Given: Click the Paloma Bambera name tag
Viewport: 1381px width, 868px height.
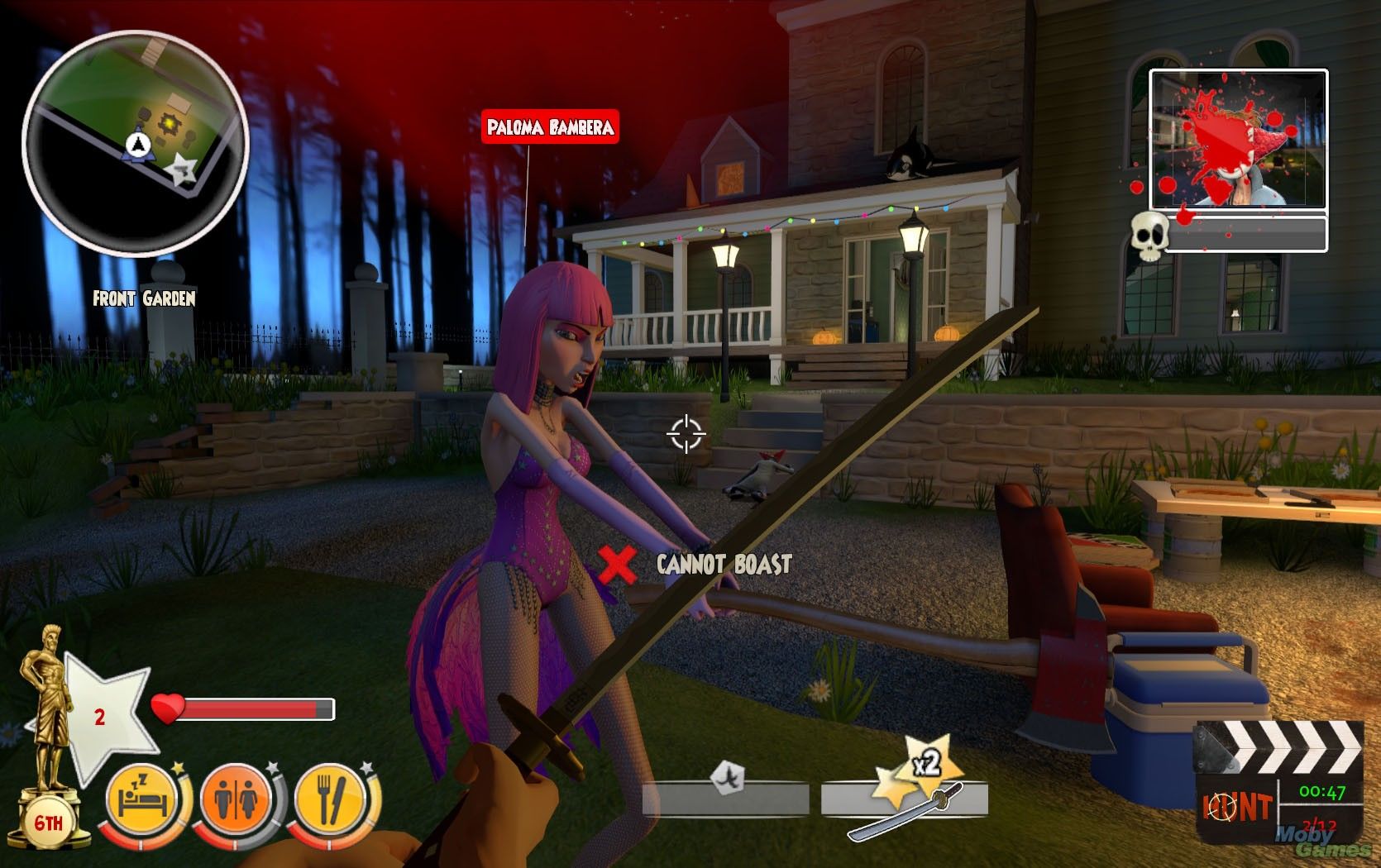Looking at the screenshot, I should click(550, 127).
